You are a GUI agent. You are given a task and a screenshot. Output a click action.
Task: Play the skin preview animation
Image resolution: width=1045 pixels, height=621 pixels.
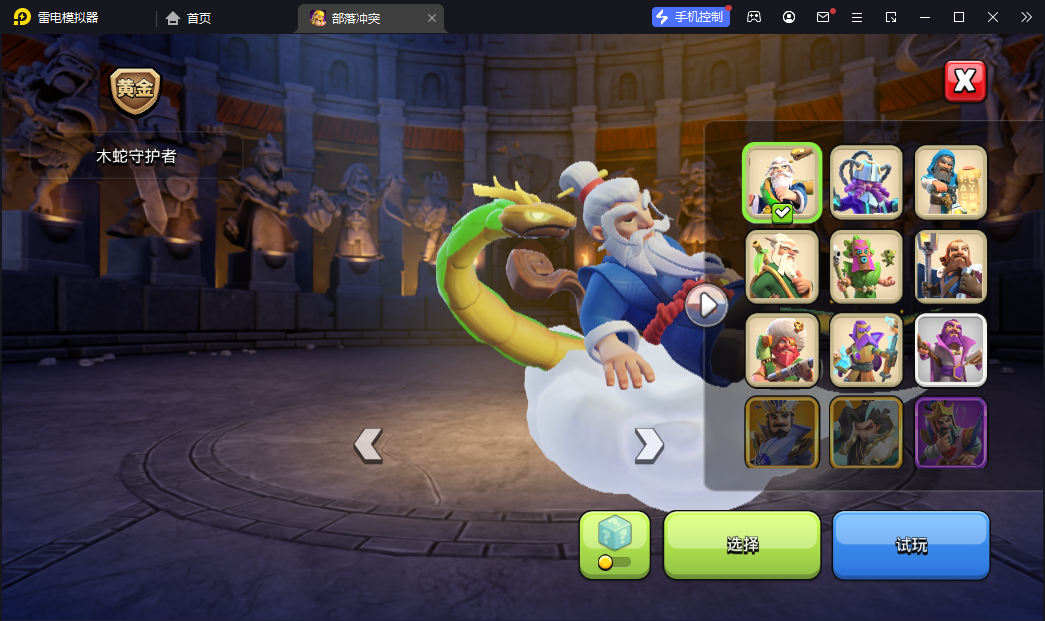click(x=706, y=305)
